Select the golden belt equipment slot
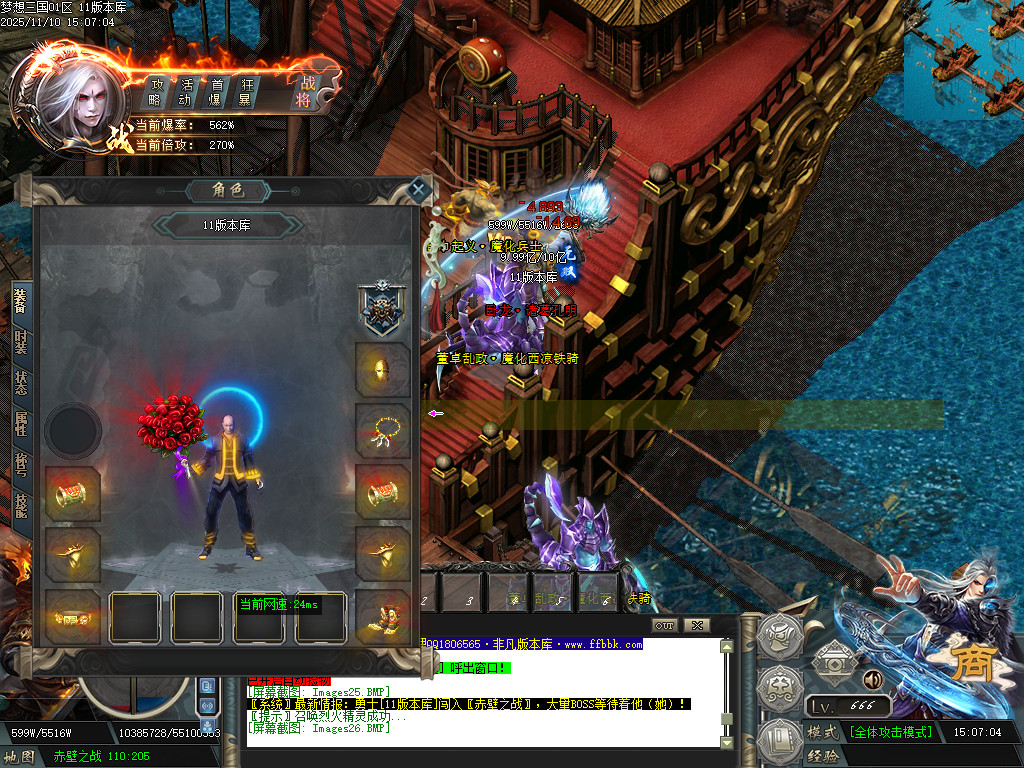 pos(73,616)
